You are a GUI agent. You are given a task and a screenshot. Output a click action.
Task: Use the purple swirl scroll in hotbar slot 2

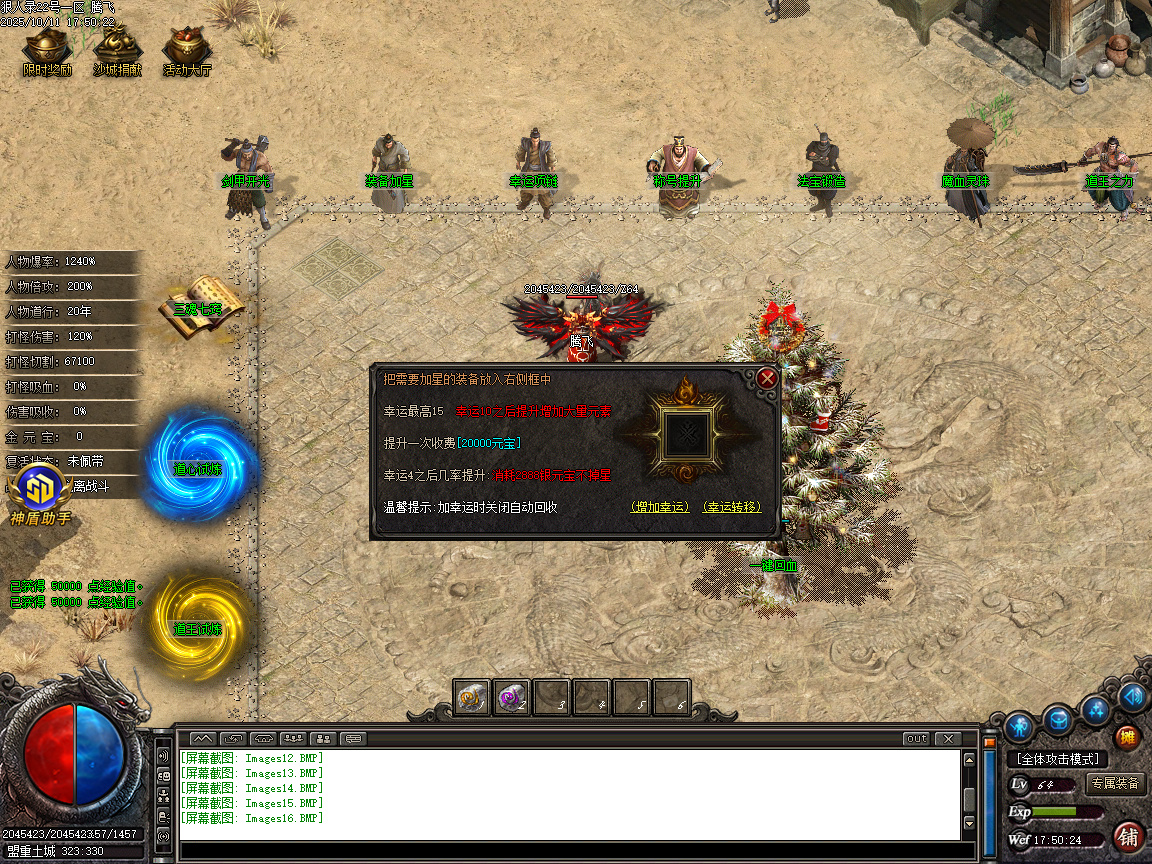(512, 698)
